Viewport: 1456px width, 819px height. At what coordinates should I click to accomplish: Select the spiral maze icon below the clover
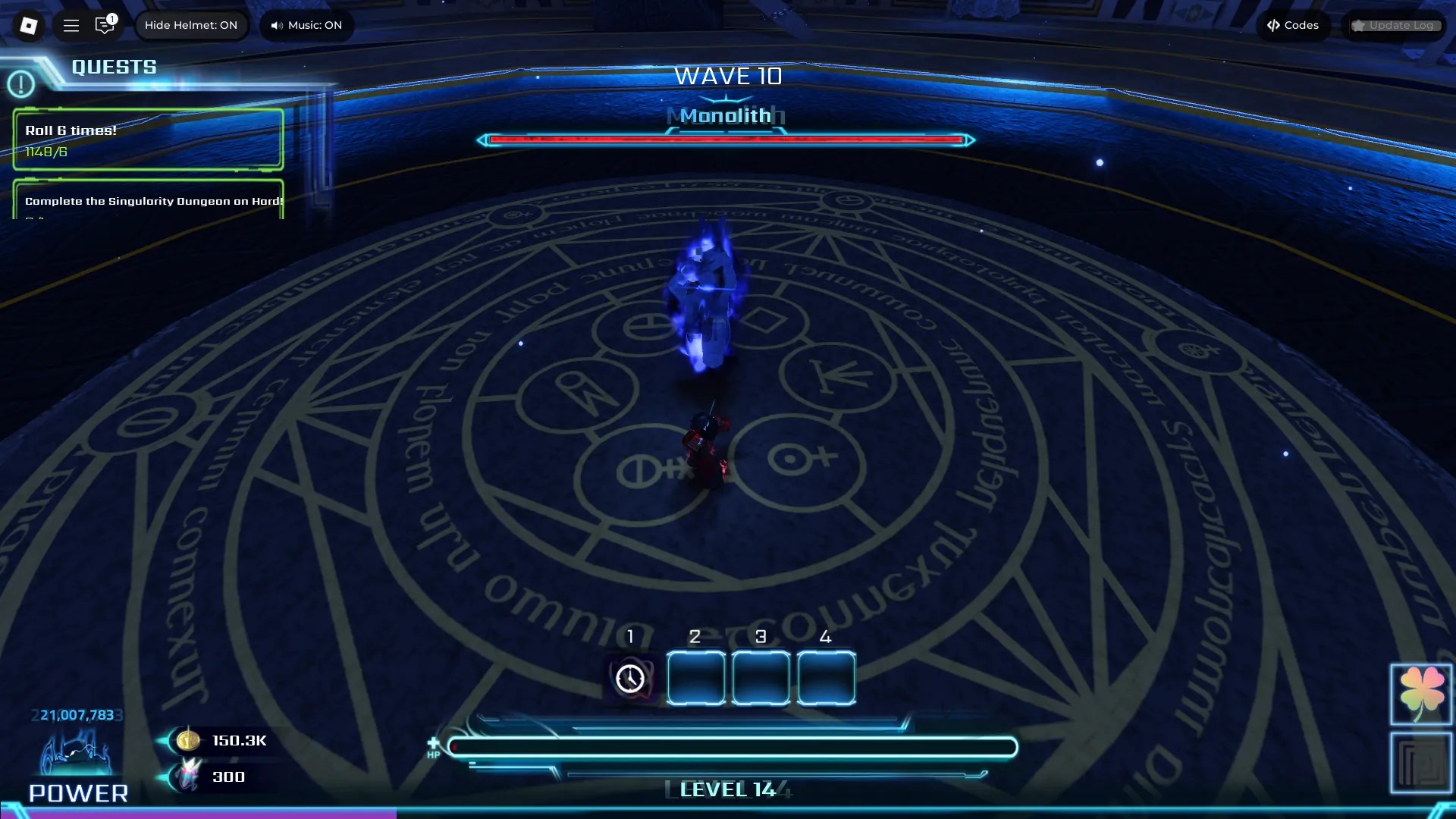(x=1420, y=762)
